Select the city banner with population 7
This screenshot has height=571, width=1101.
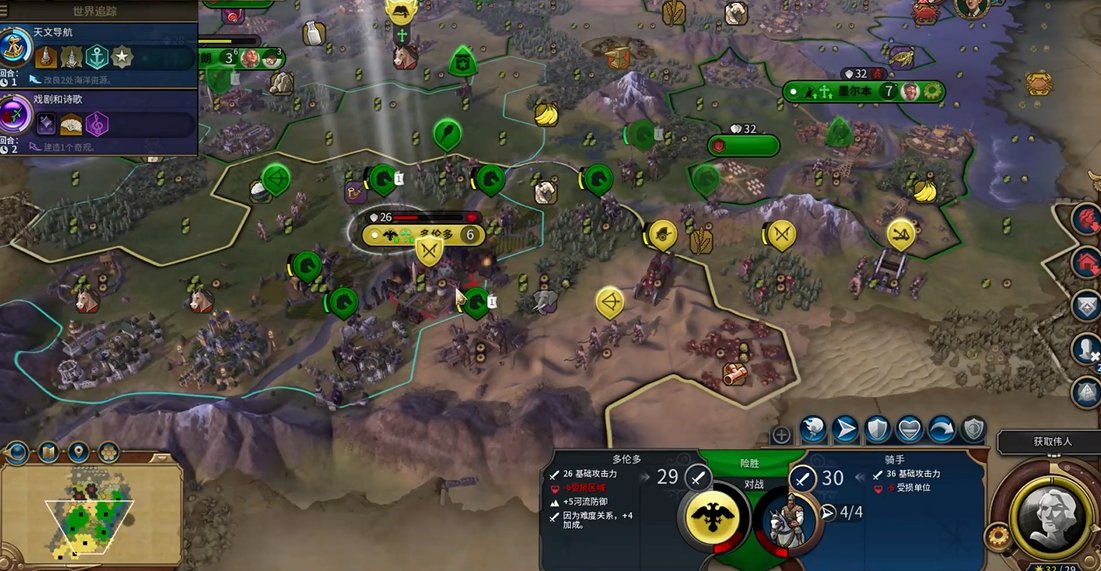(x=862, y=91)
